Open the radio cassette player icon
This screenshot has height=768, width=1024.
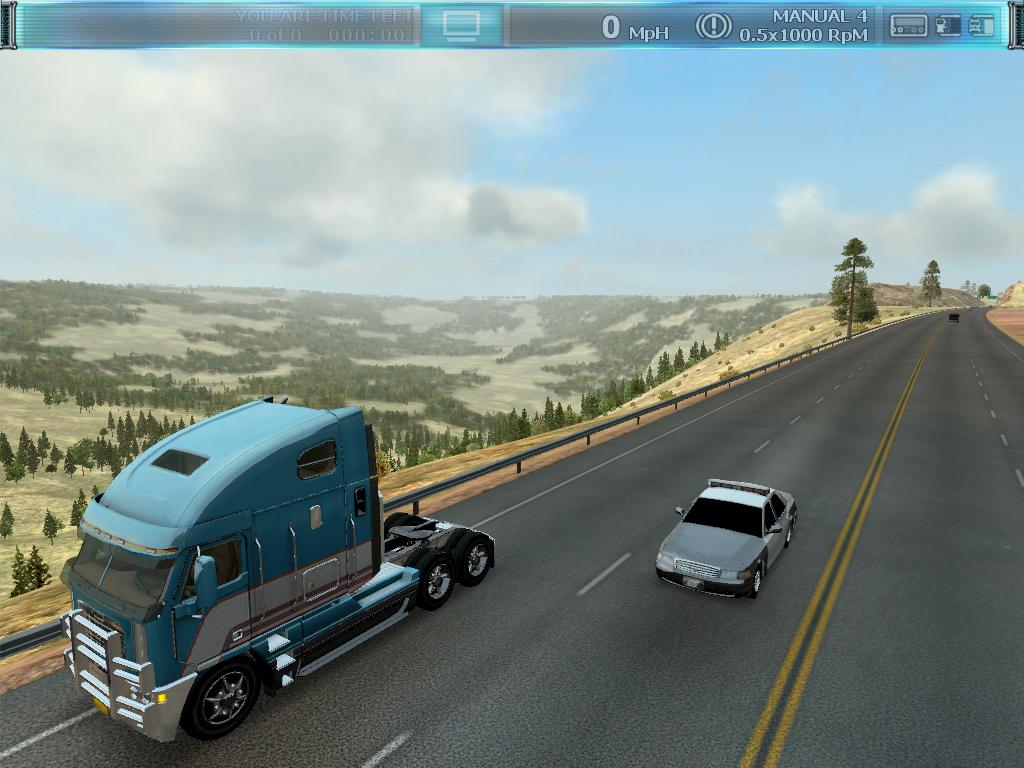click(908, 26)
